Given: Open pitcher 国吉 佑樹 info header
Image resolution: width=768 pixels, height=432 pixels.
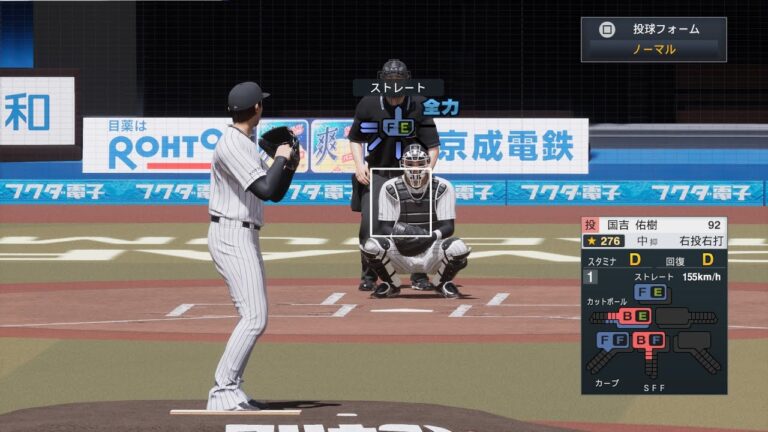Looking at the screenshot, I should (654, 225).
